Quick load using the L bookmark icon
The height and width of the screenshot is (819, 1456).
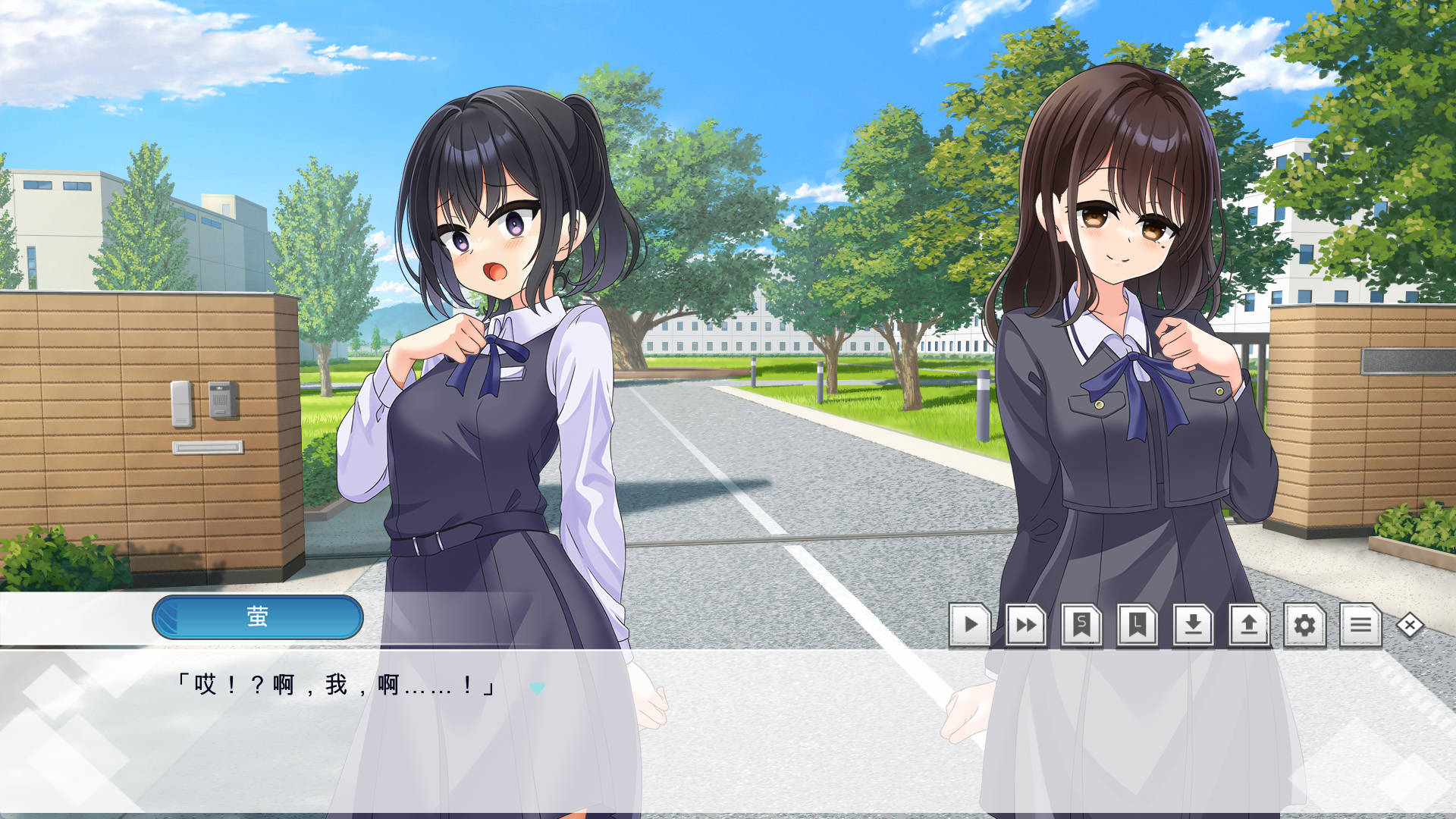[1137, 625]
